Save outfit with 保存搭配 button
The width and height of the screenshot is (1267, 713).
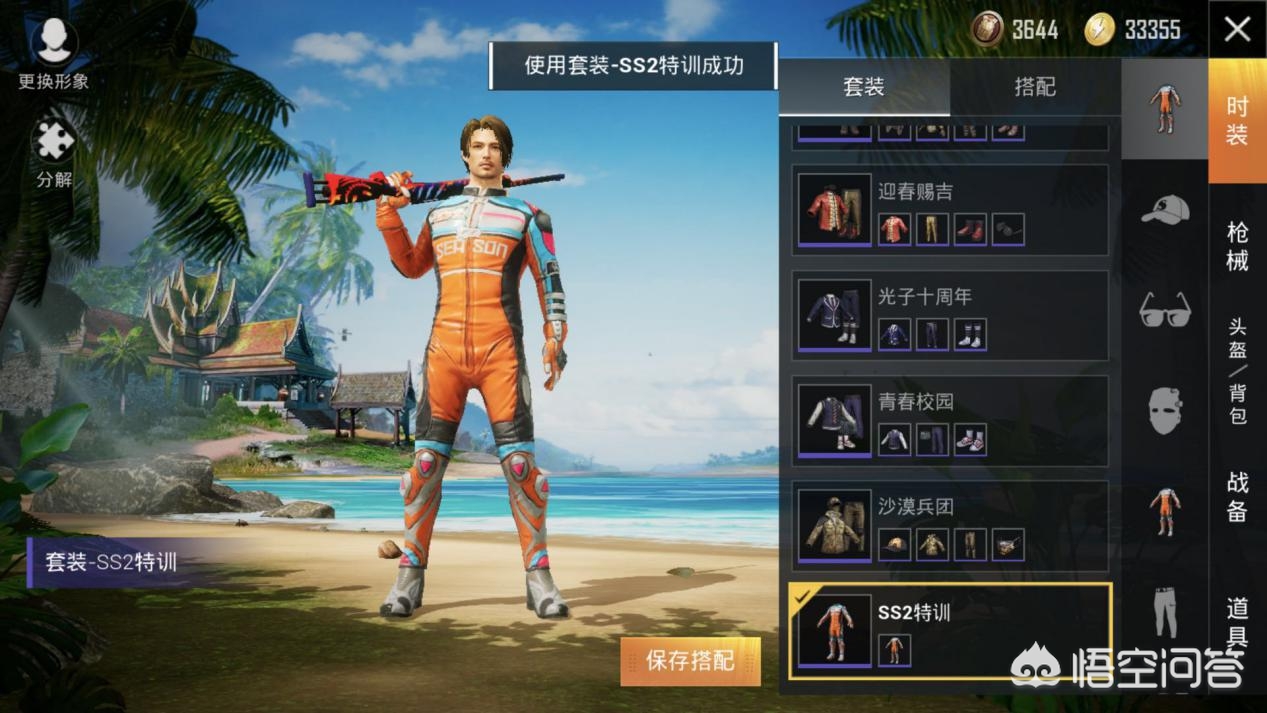[690, 661]
